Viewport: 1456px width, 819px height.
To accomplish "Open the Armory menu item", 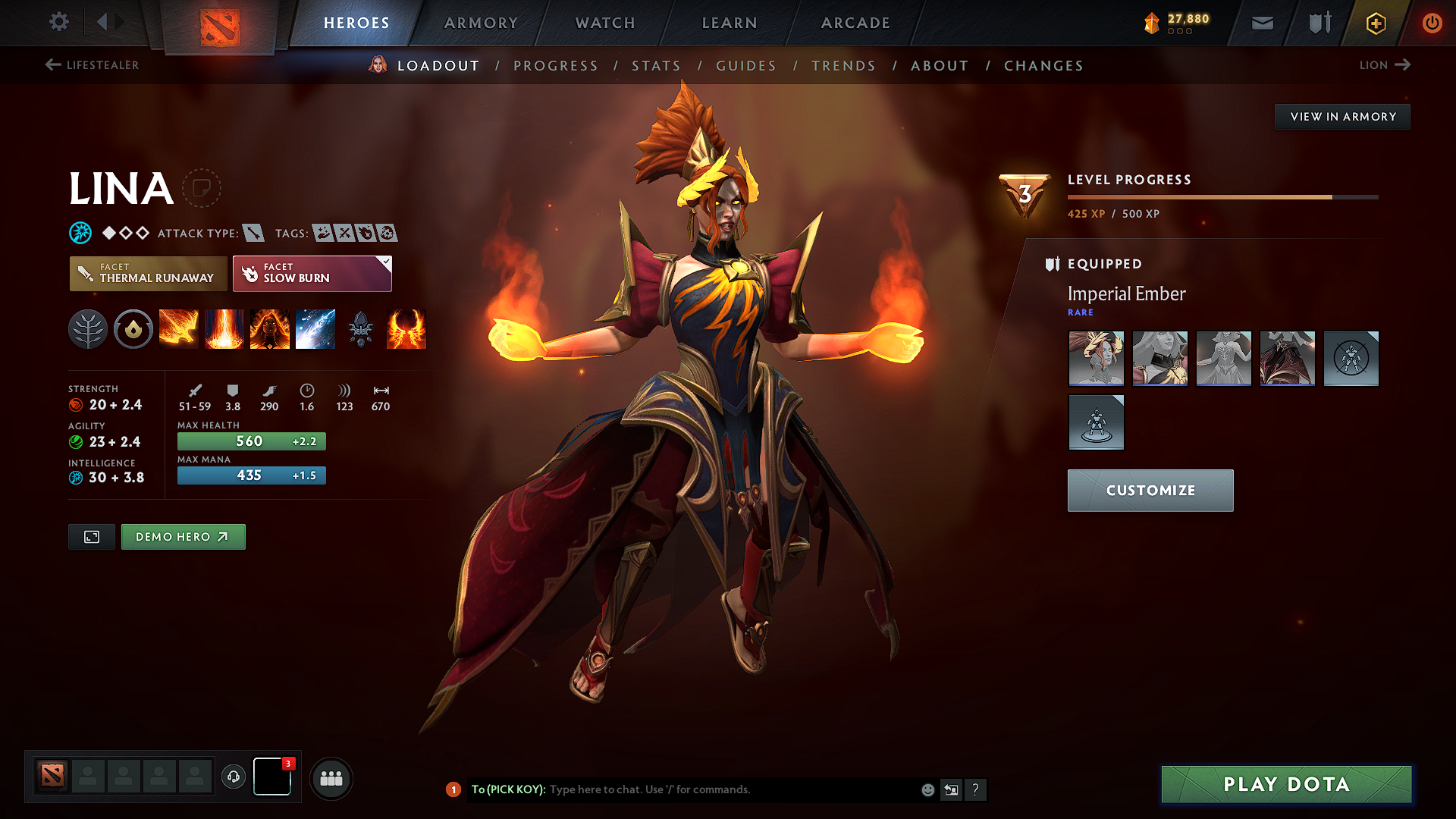I will 481,23.
